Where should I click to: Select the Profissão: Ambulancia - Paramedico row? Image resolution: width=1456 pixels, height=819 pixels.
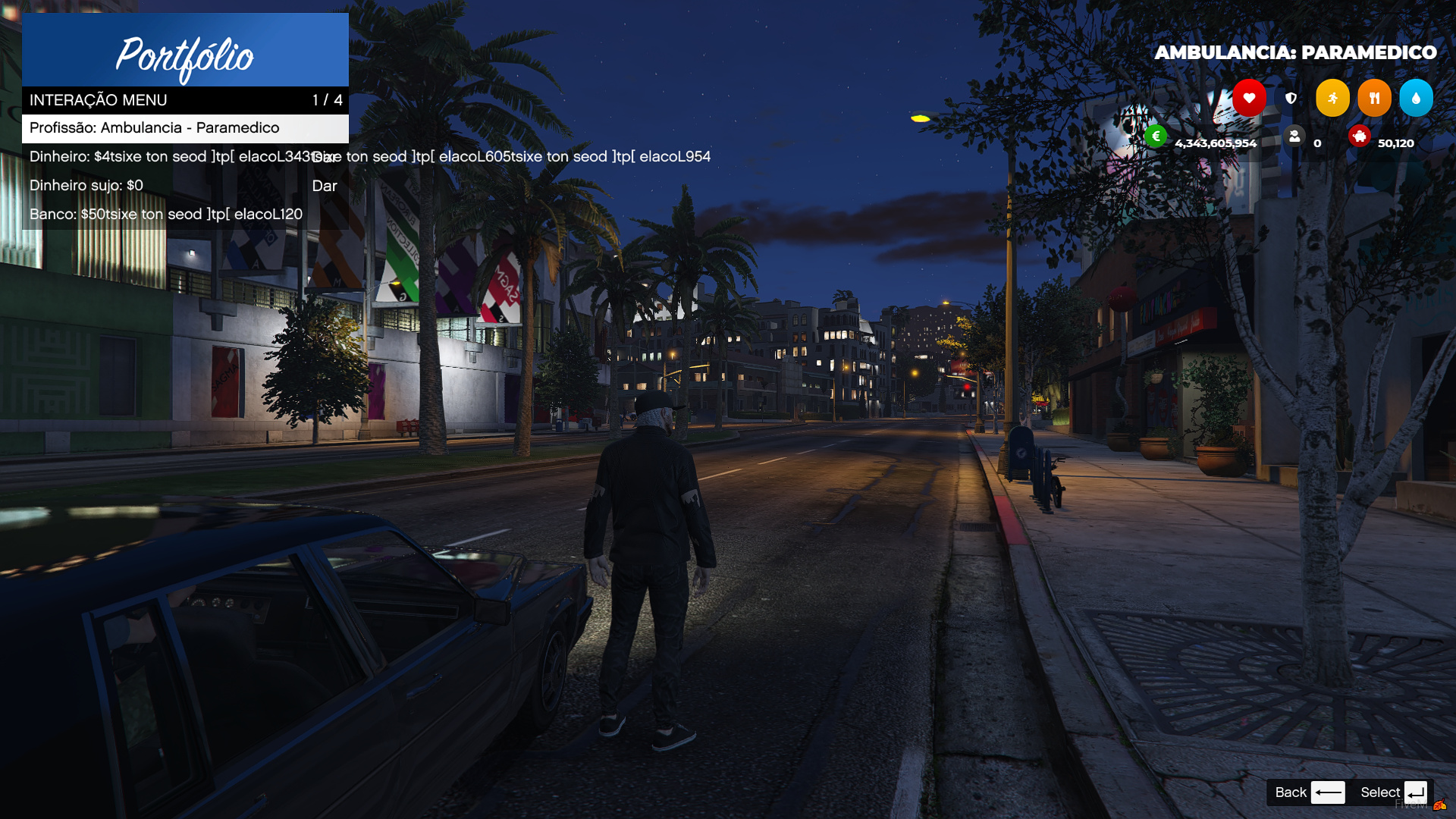[x=185, y=128]
